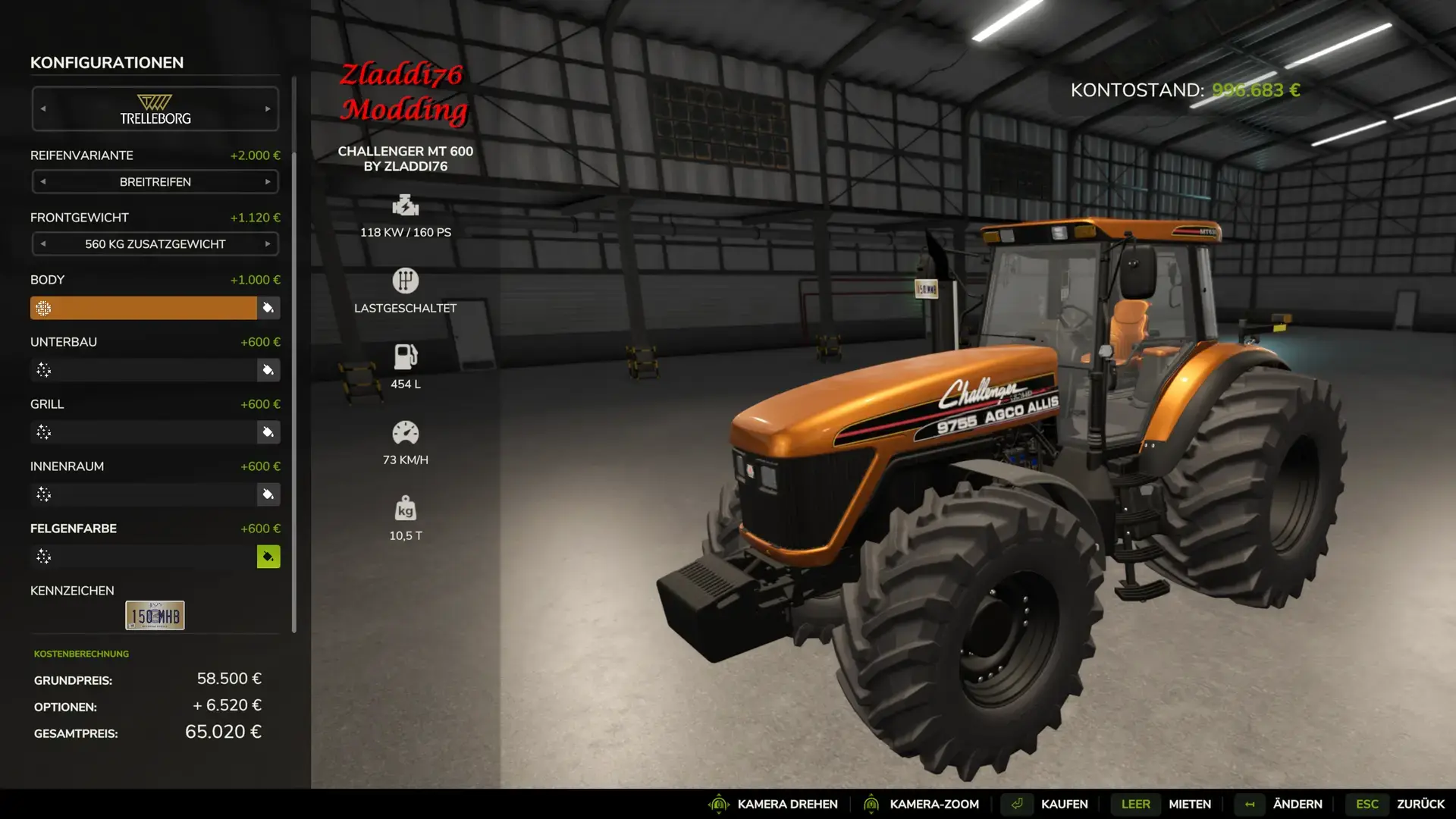1456x819 pixels.
Task: Change the Innenraum color
Action: [x=268, y=494]
